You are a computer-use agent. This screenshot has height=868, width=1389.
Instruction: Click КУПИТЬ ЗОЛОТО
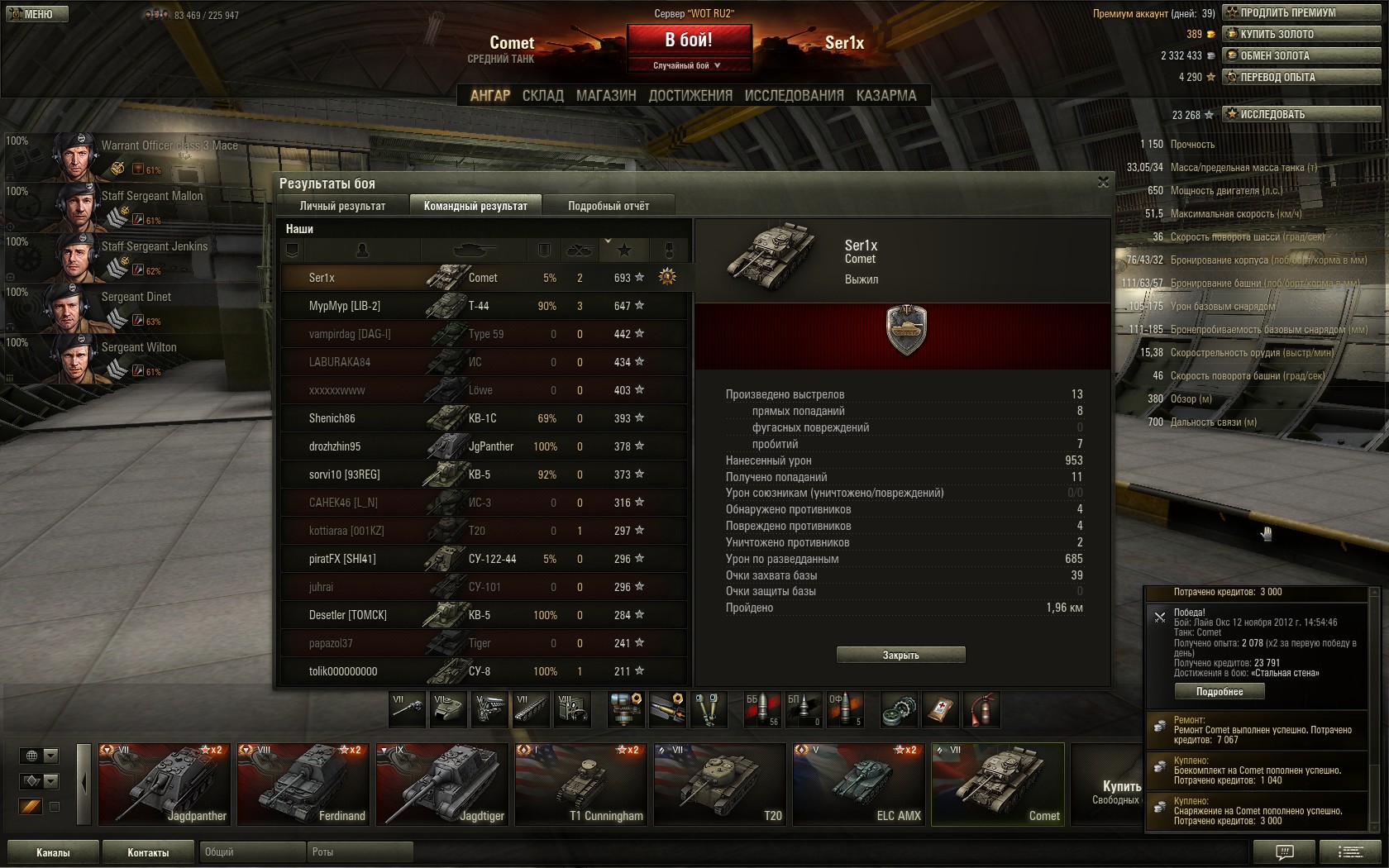pyautogui.click(x=1301, y=34)
